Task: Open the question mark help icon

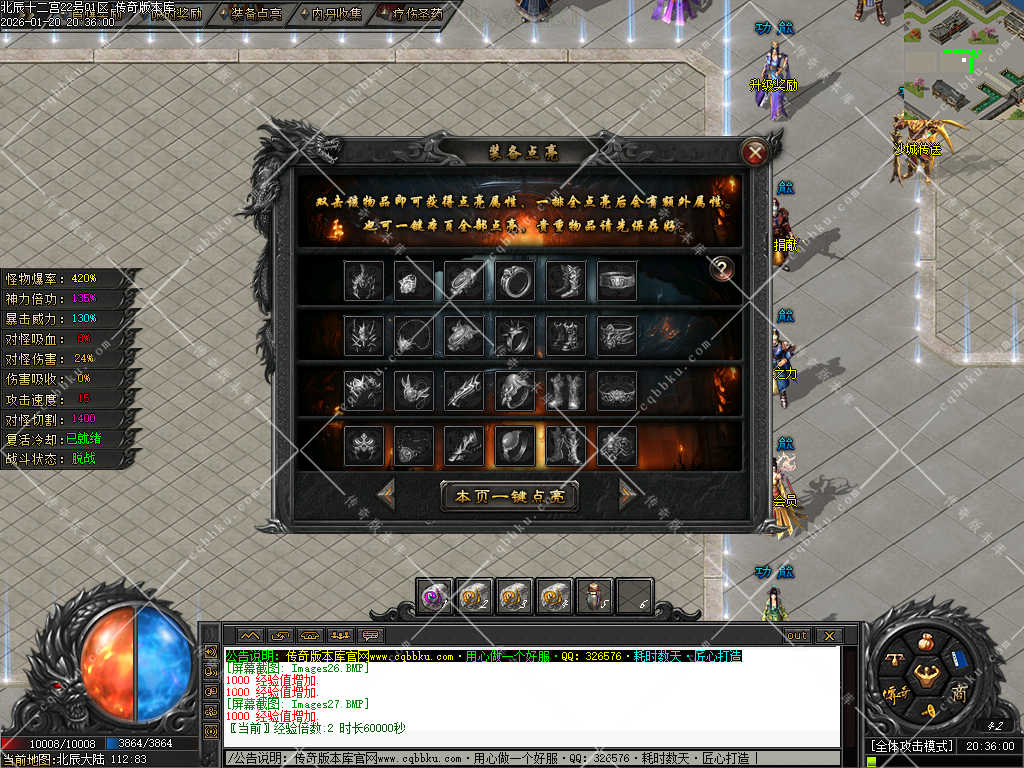Action: click(720, 268)
